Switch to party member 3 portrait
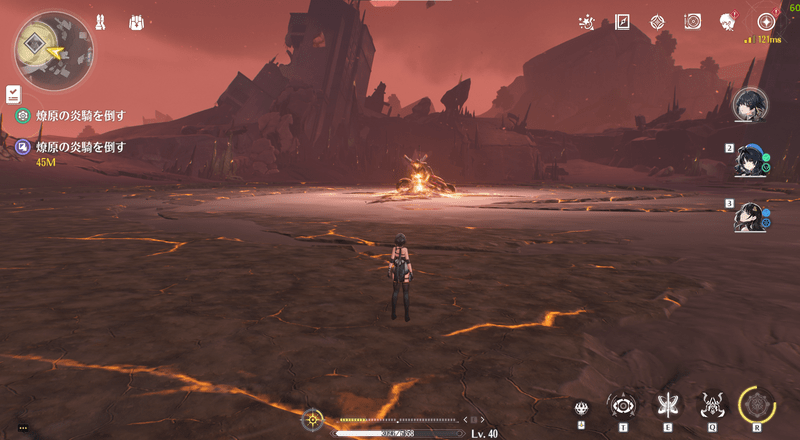 click(x=750, y=217)
